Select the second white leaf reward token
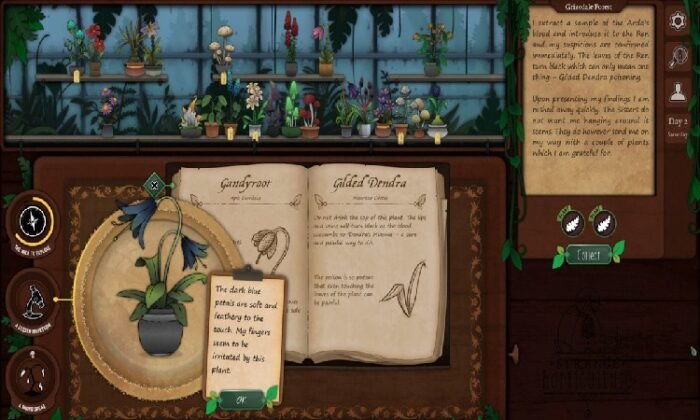 [603, 222]
